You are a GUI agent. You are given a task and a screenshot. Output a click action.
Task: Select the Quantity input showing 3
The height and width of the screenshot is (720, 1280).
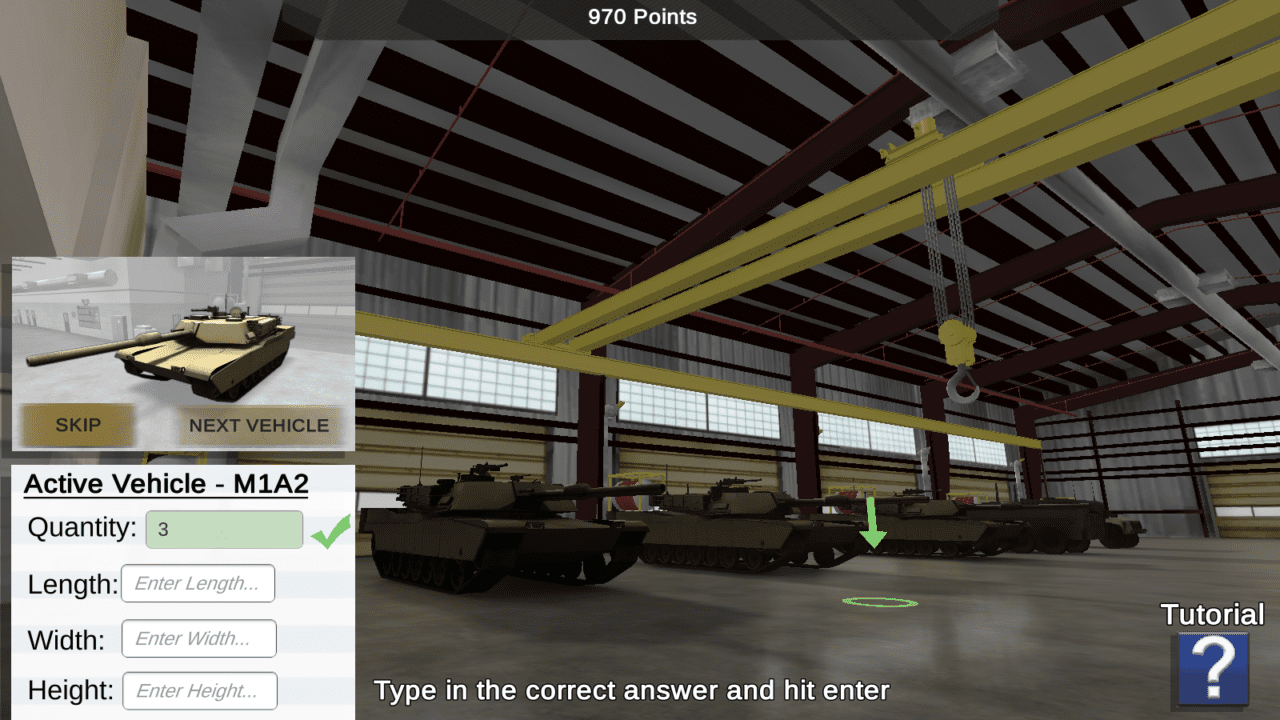click(x=224, y=529)
